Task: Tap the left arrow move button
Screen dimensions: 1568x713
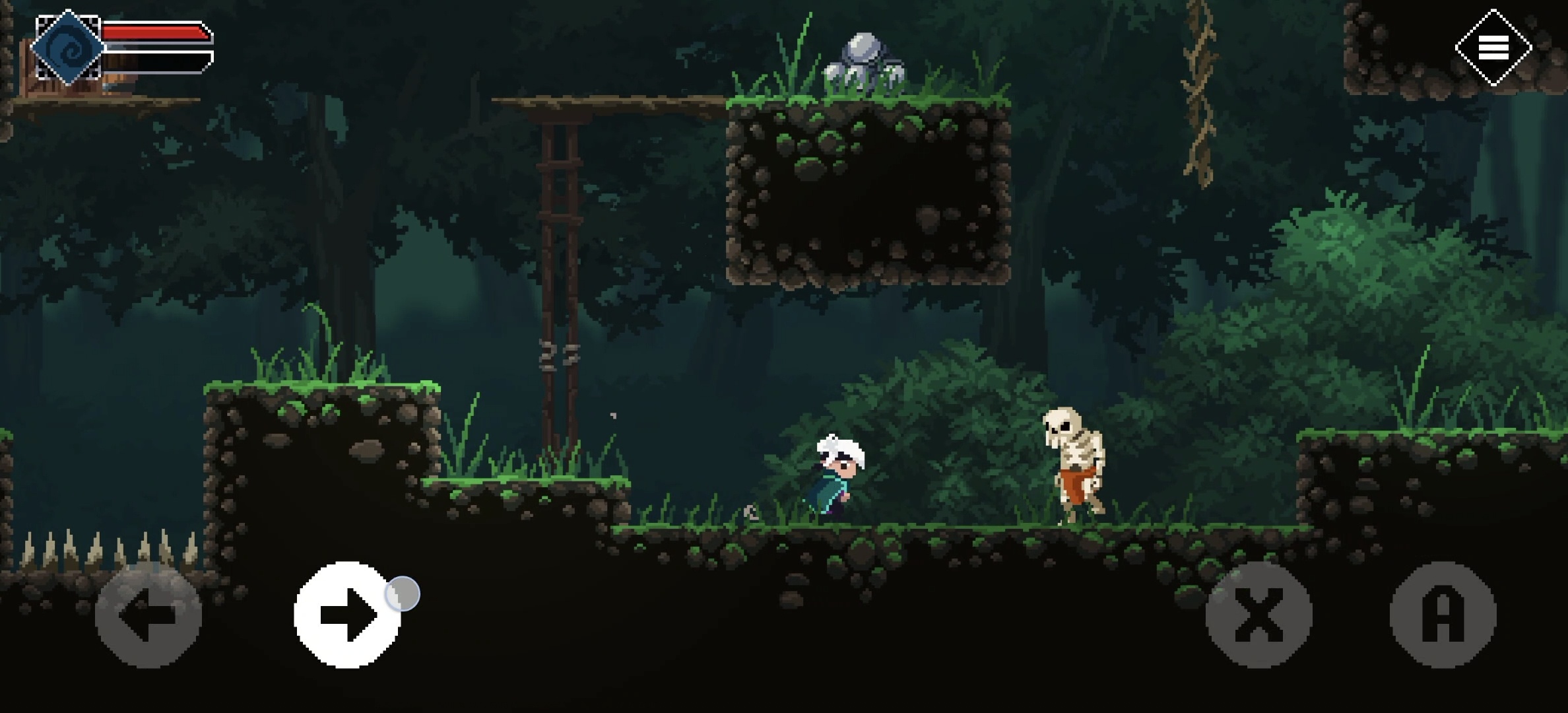Action: 148,615
